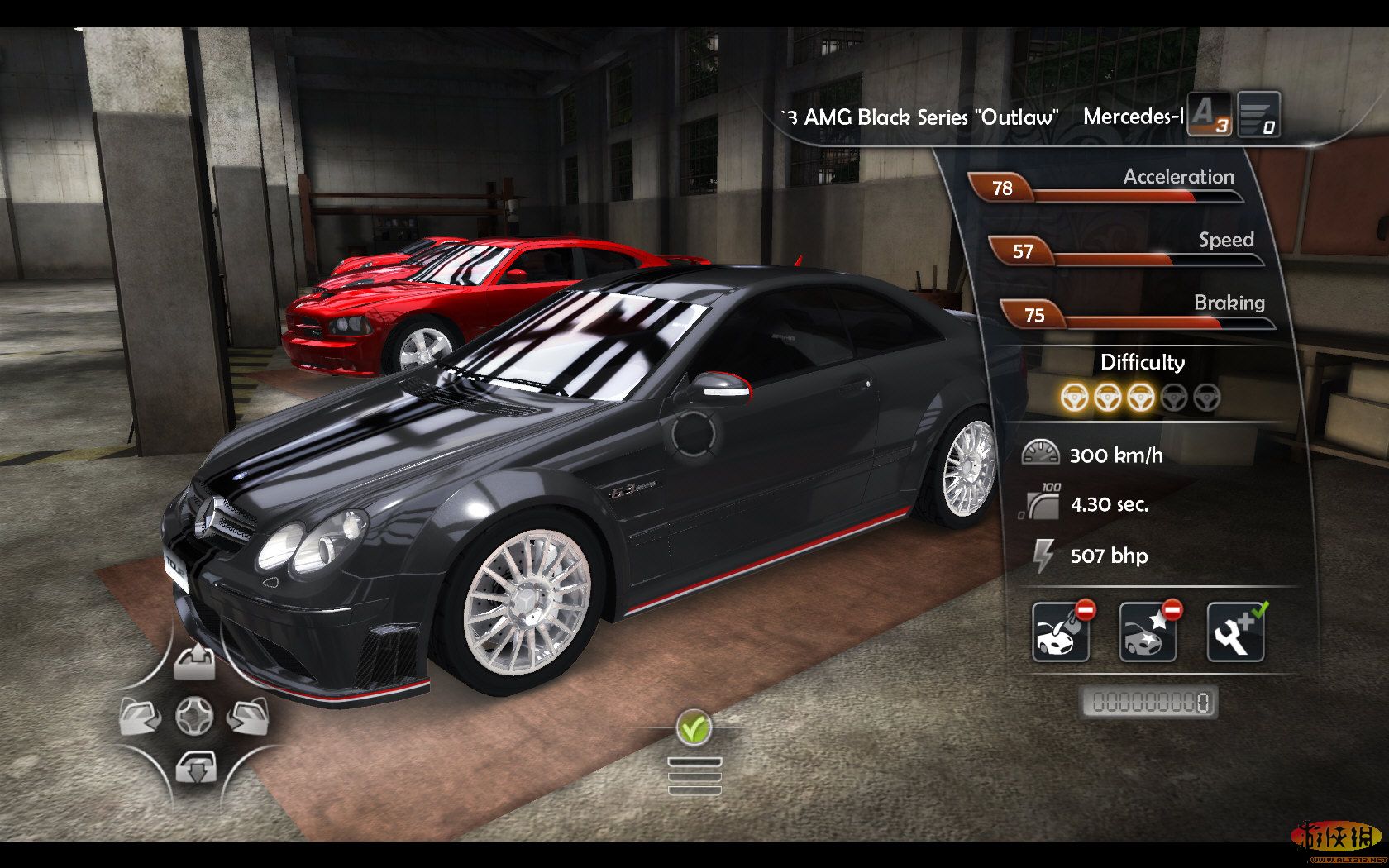1389x868 pixels.
Task: Click the A3 car class badge
Action: point(1210,114)
